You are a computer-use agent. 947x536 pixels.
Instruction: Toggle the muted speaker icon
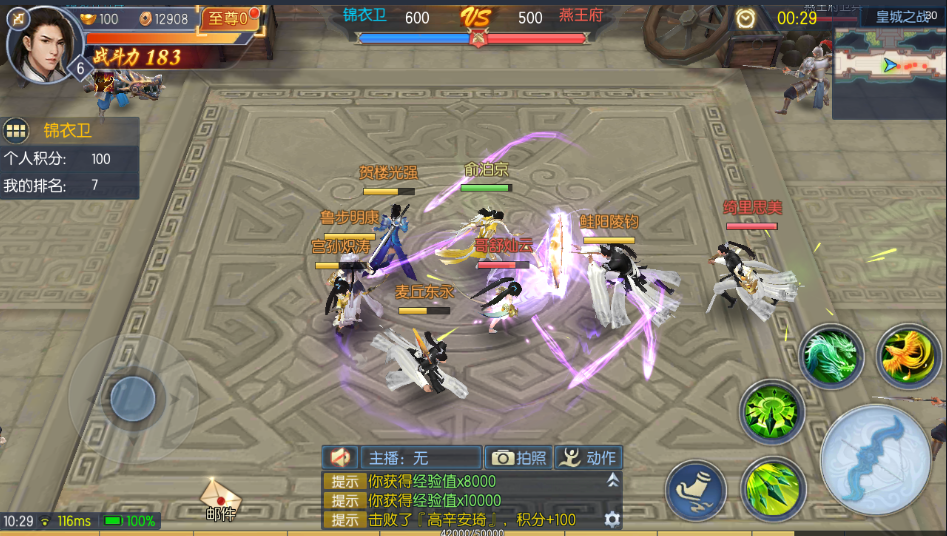pyautogui.click(x=340, y=457)
